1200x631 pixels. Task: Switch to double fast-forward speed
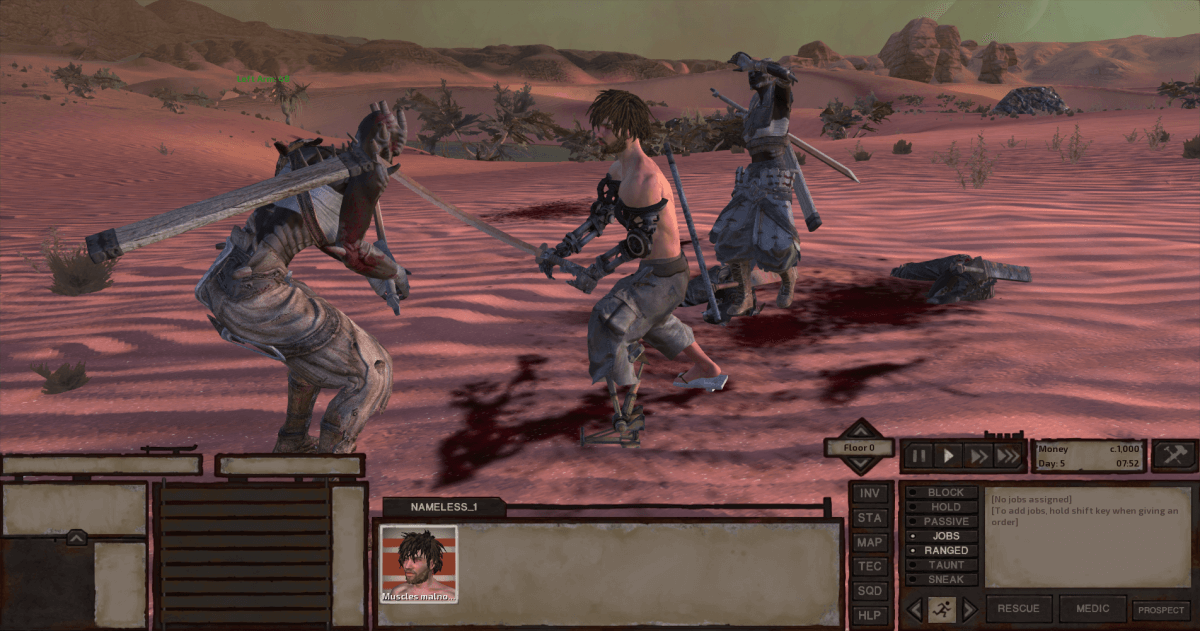[x=979, y=457]
